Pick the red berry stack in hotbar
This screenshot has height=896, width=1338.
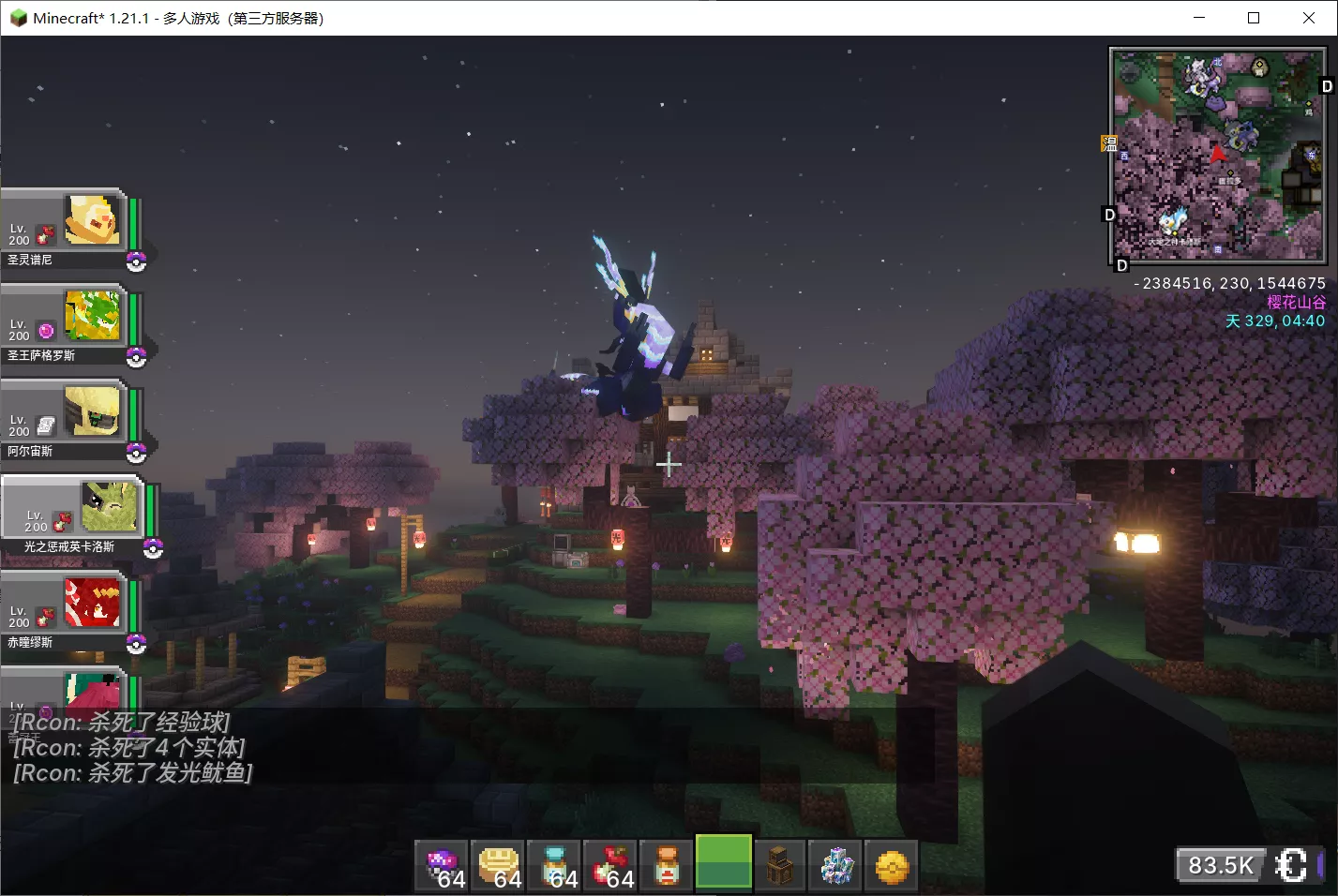(x=611, y=865)
